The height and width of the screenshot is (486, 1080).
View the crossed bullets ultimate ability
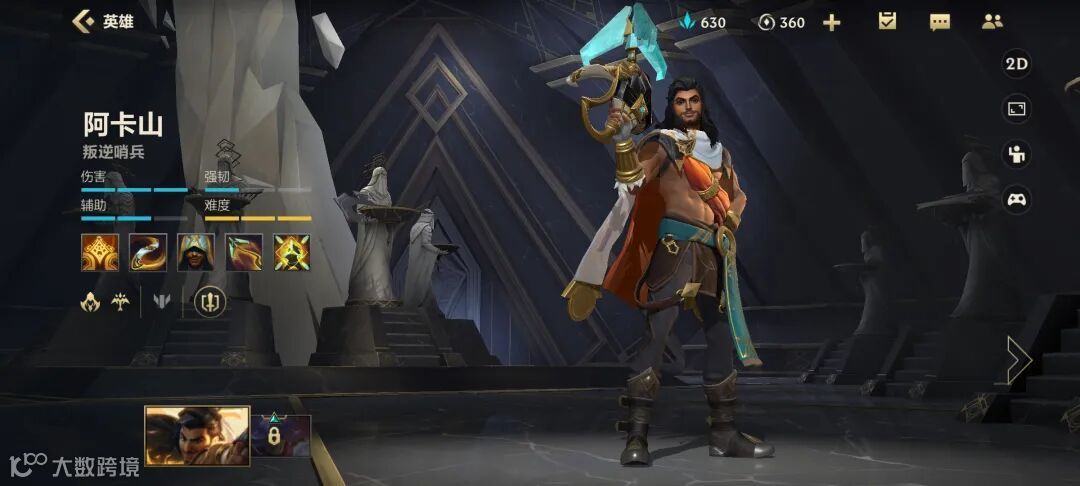pyautogui.click(x=292, y=252)
